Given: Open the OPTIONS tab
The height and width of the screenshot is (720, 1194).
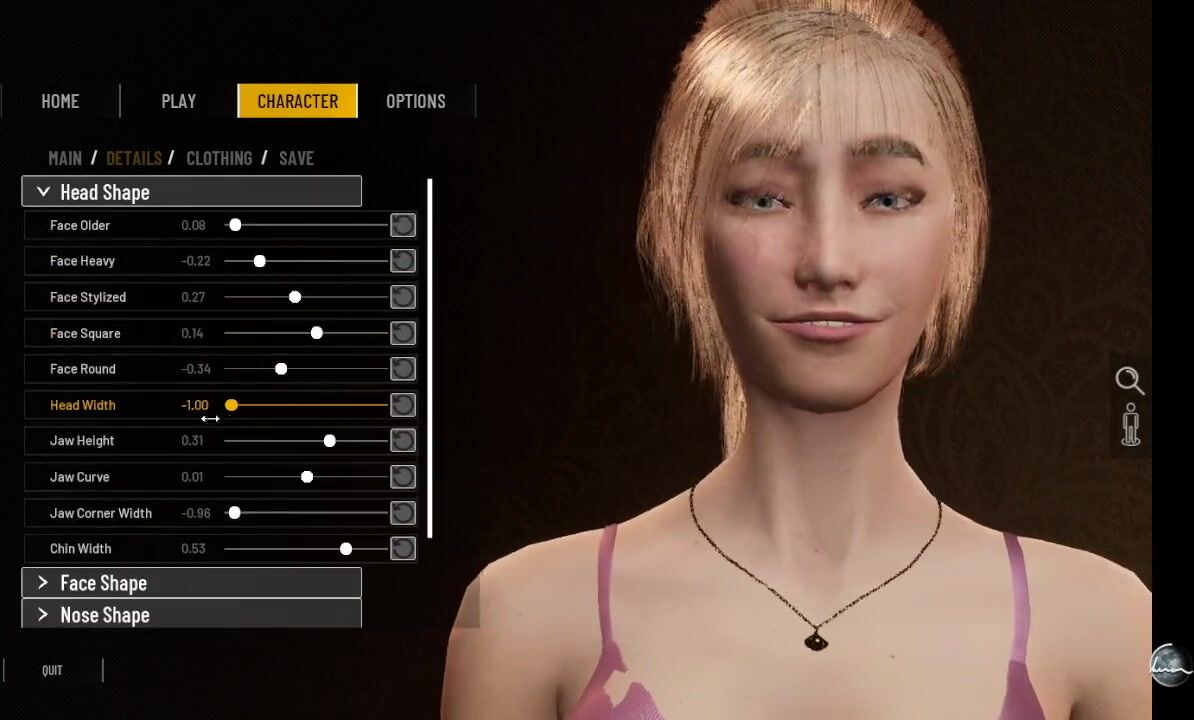Looking at the screenshot, I should [416, 101].
